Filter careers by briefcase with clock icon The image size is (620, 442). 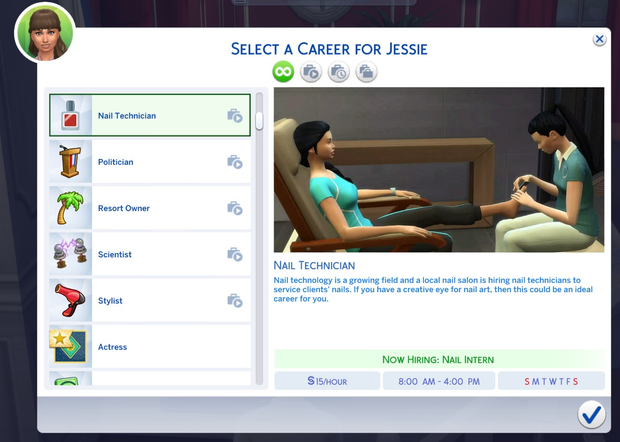click(338, 72)
